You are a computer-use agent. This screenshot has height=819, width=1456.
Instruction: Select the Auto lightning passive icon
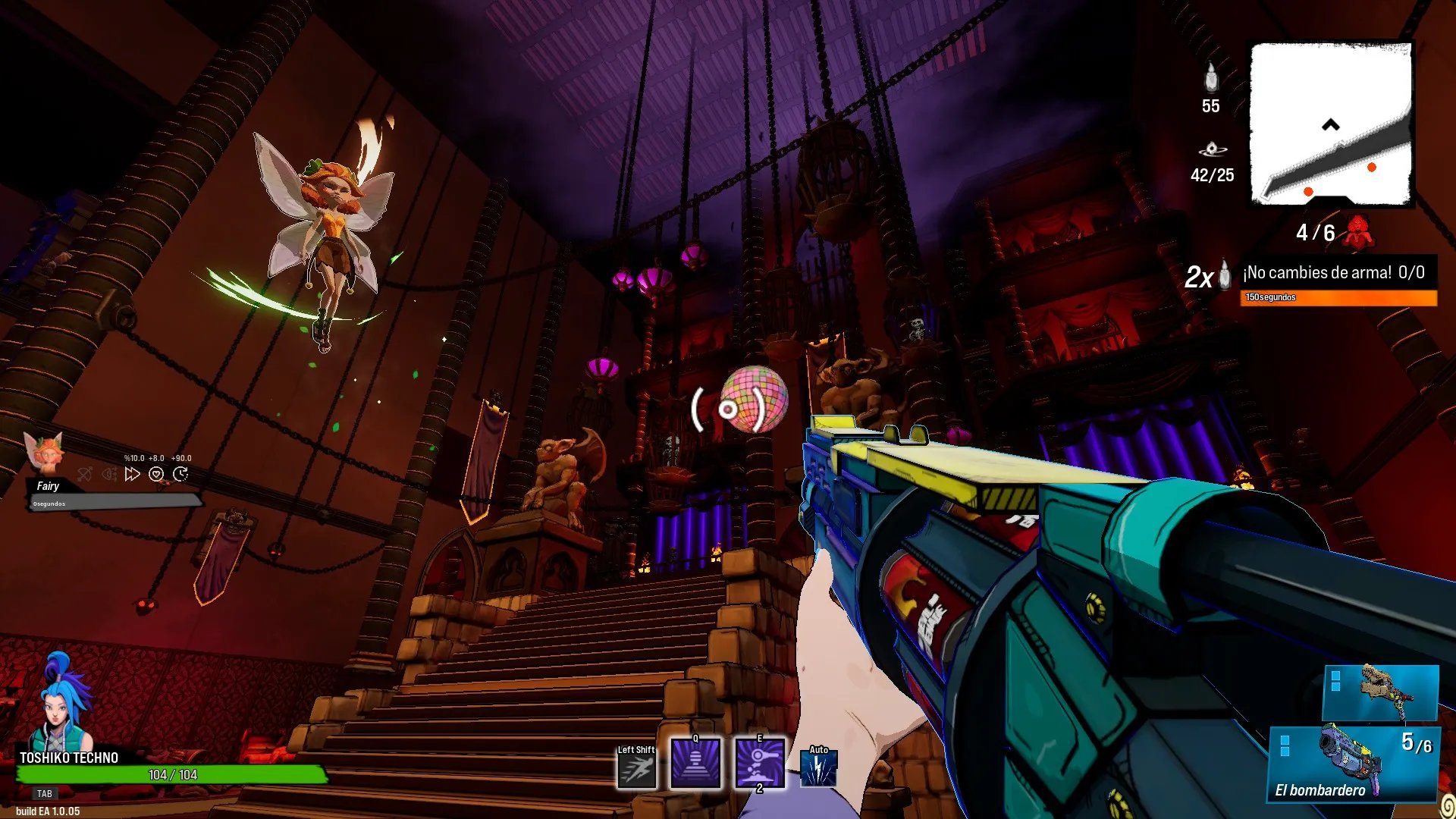(819, 769)
